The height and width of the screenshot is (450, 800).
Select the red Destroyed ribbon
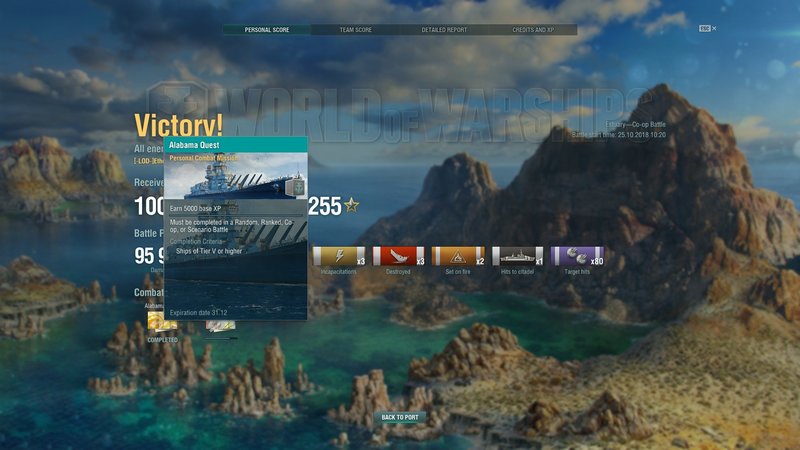tap(398, 256)
